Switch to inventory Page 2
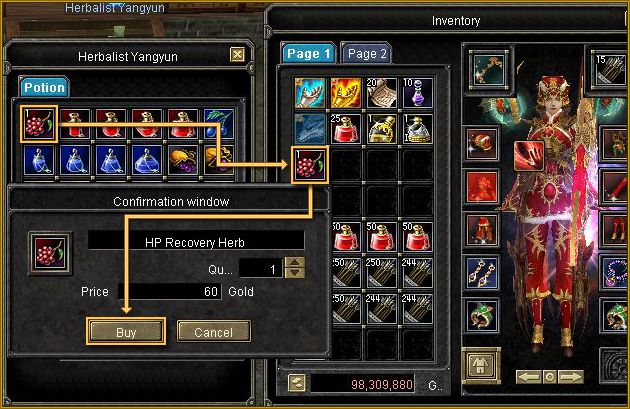The width and height of the screenshot is (630, 409). (x=365, y=54)
